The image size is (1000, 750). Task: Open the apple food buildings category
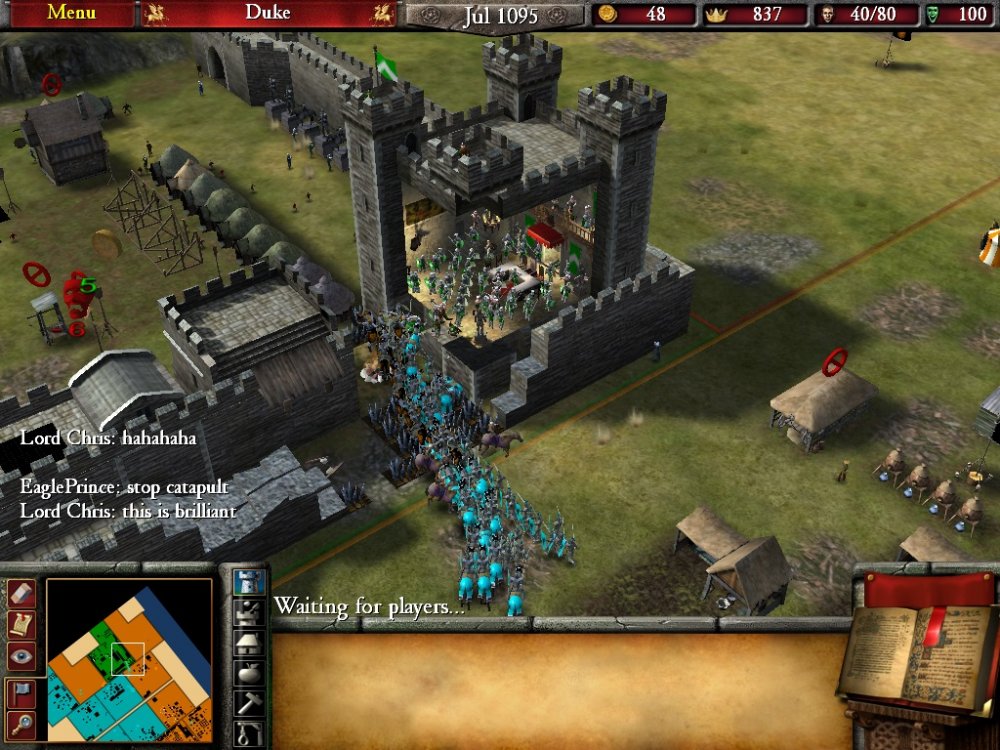point(249,672)
